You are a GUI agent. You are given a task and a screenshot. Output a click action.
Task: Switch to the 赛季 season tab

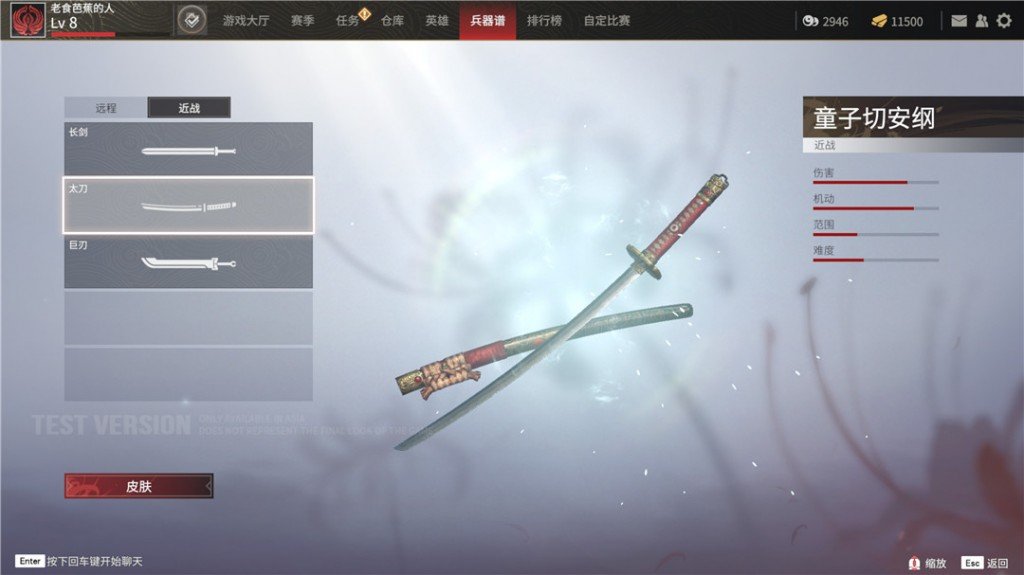point(302,21)
